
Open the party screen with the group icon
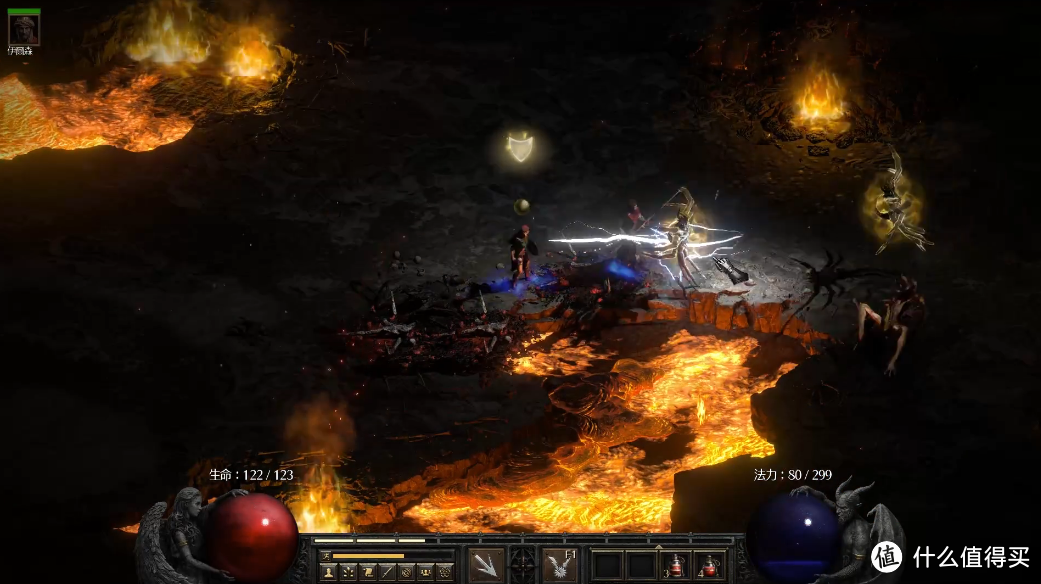tap(425, 572)
